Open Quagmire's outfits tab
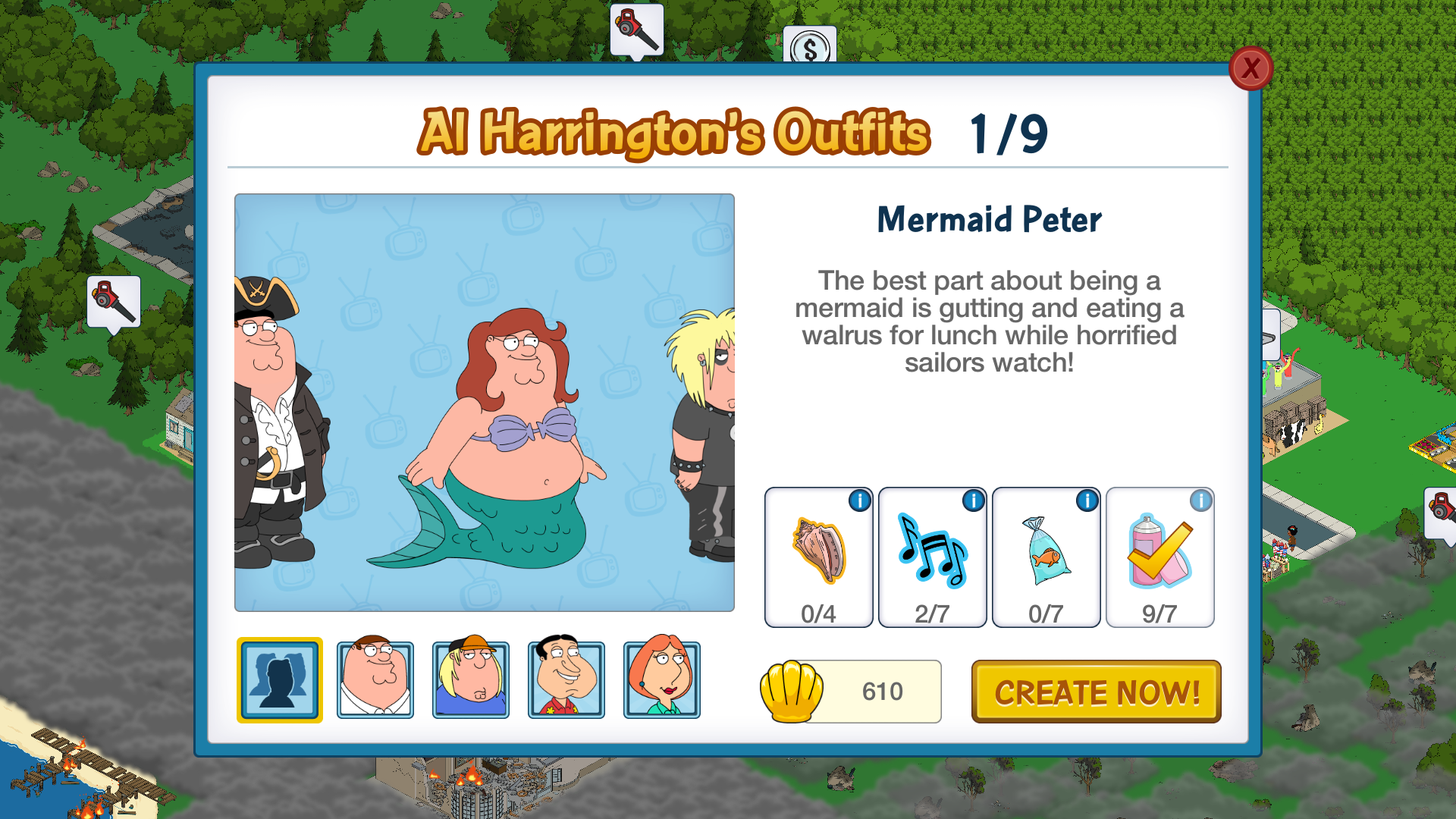Image resolution: width=1456 pixels, height=819 pixels. pyautogui.click(x=566, y=679)
